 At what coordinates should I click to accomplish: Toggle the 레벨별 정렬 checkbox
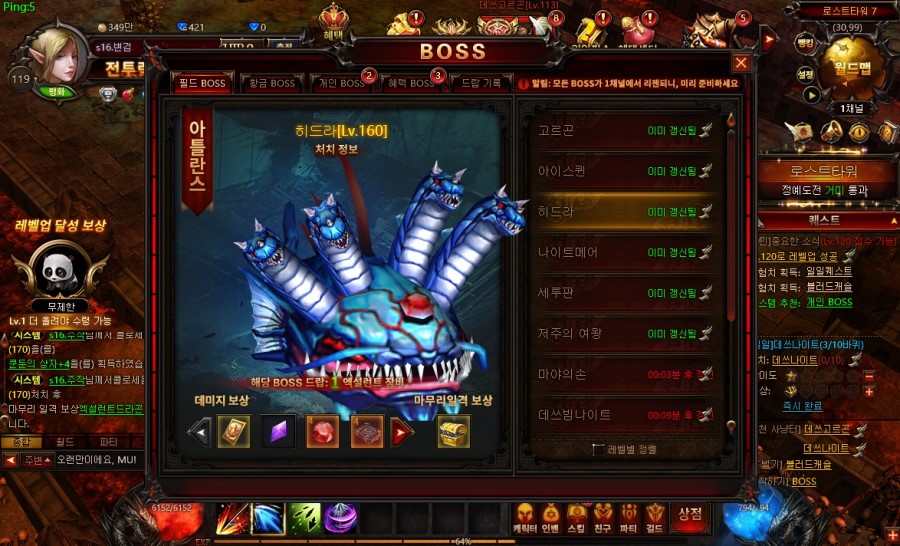tap(598, 449)
